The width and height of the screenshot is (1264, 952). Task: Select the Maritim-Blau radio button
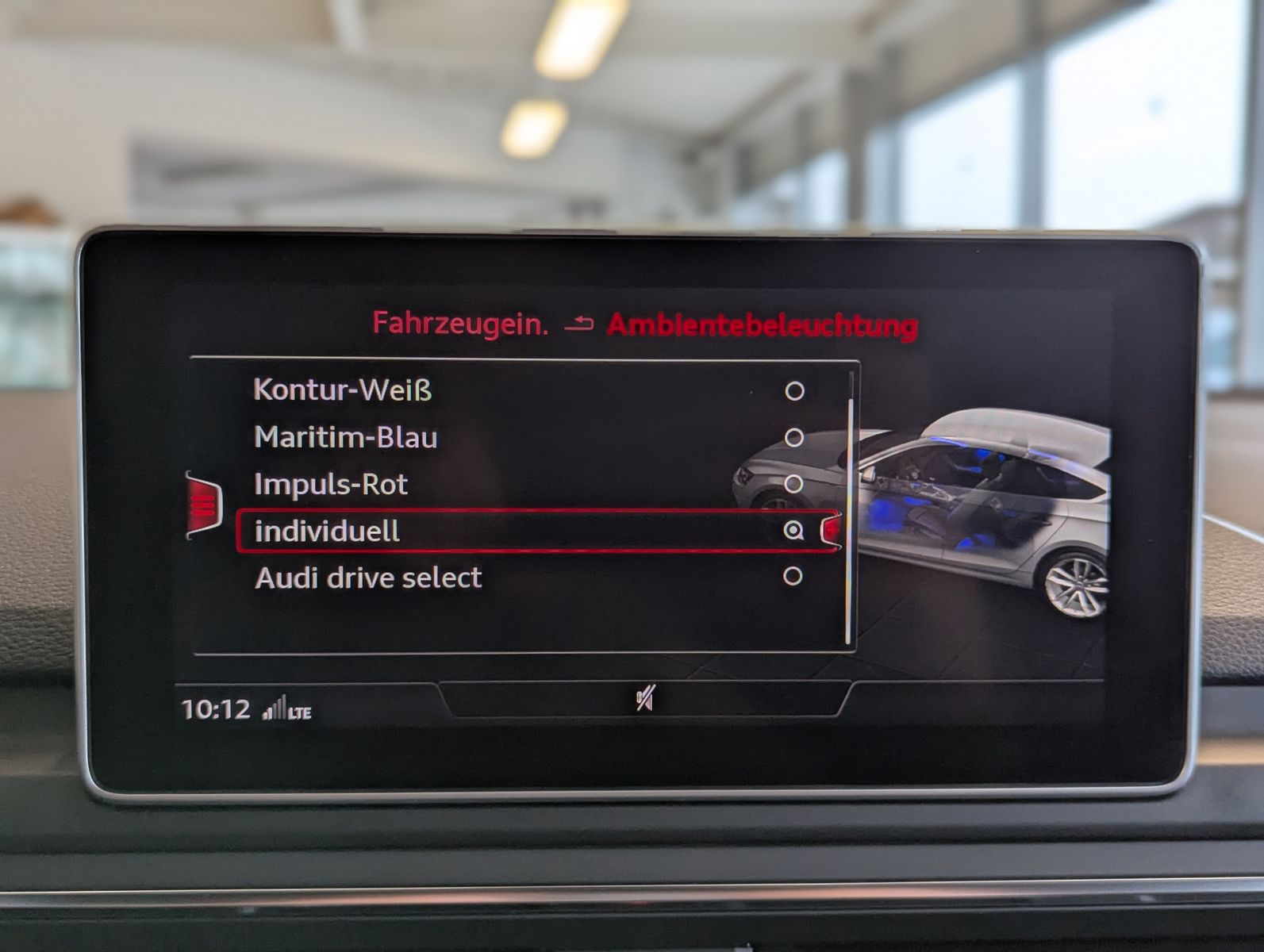[x=796, y=437]
